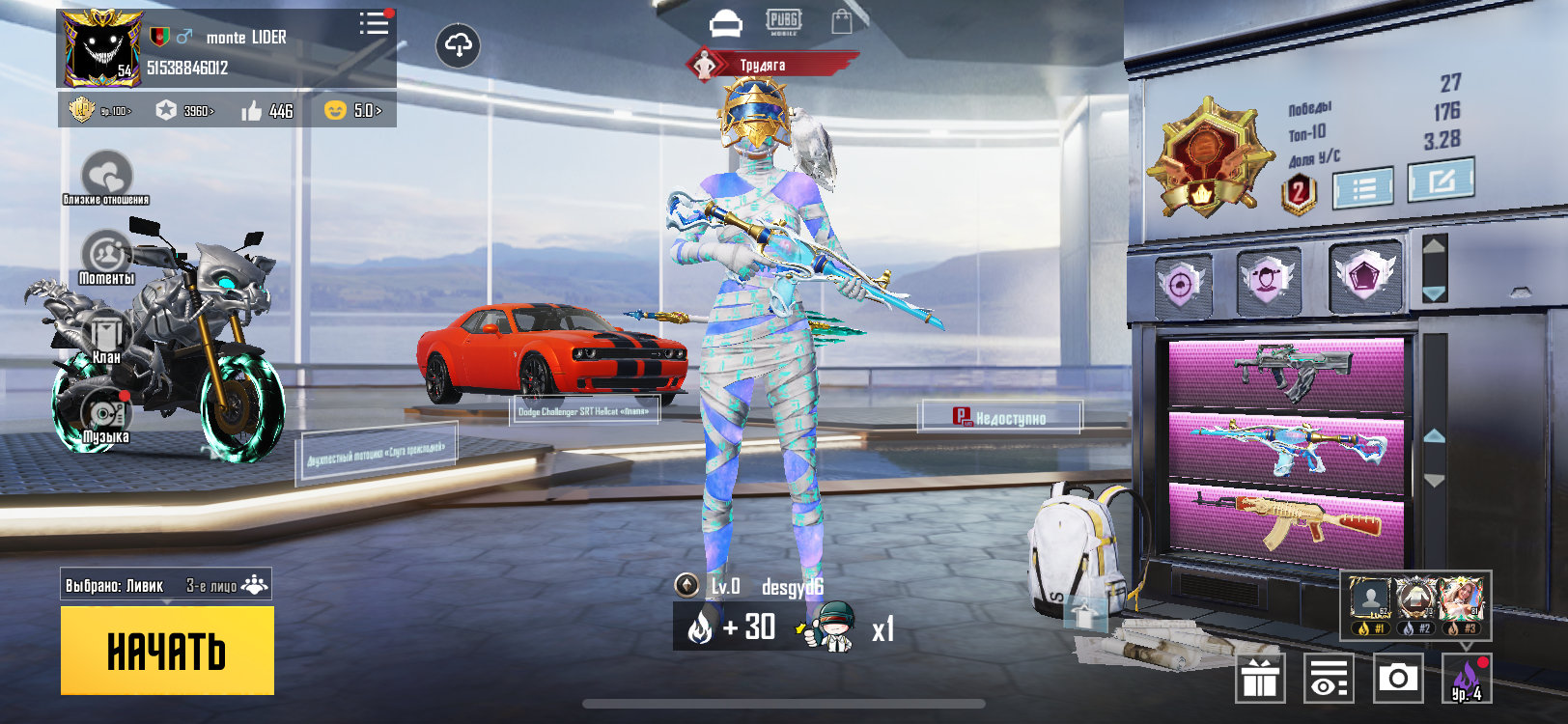Open the Близкие отношения hearts icon

point(106,177)
